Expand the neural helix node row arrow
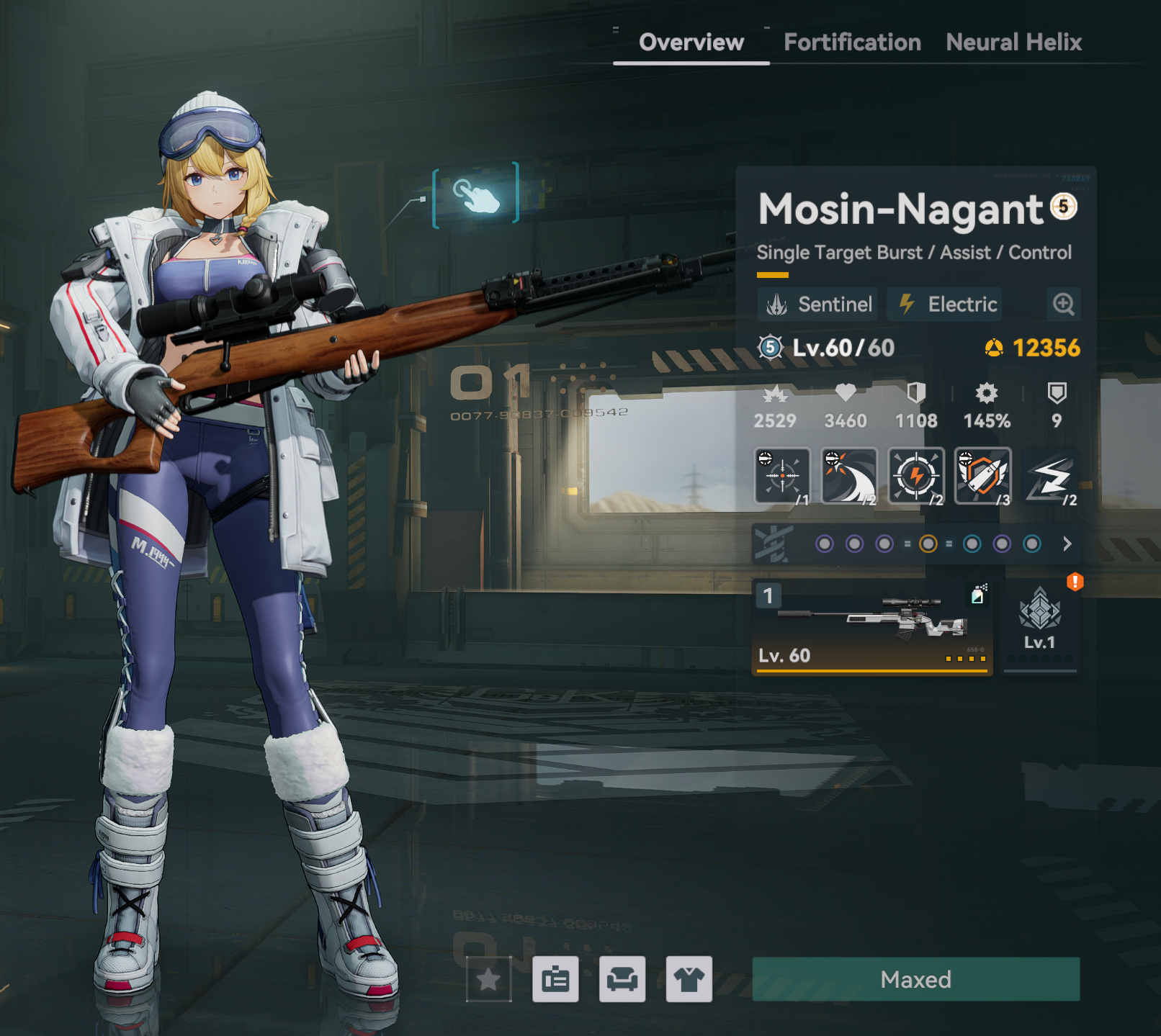This screenshot has width=1161, height=1036. [x=1067, y=544]
